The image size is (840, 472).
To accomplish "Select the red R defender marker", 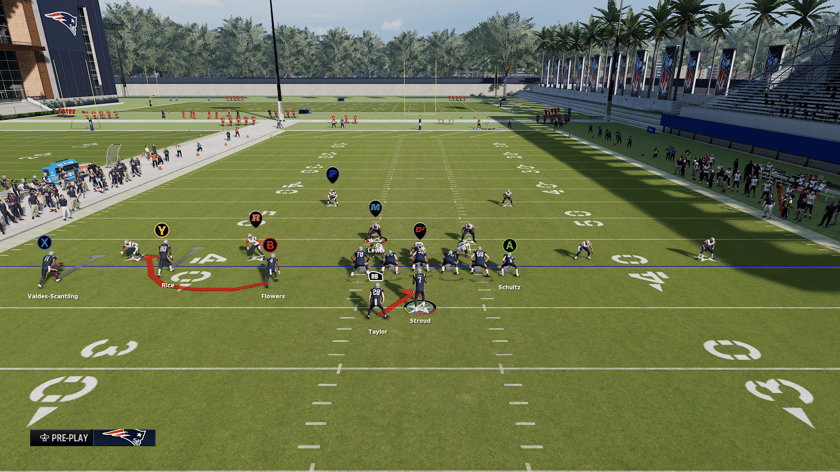I will 256,218.
